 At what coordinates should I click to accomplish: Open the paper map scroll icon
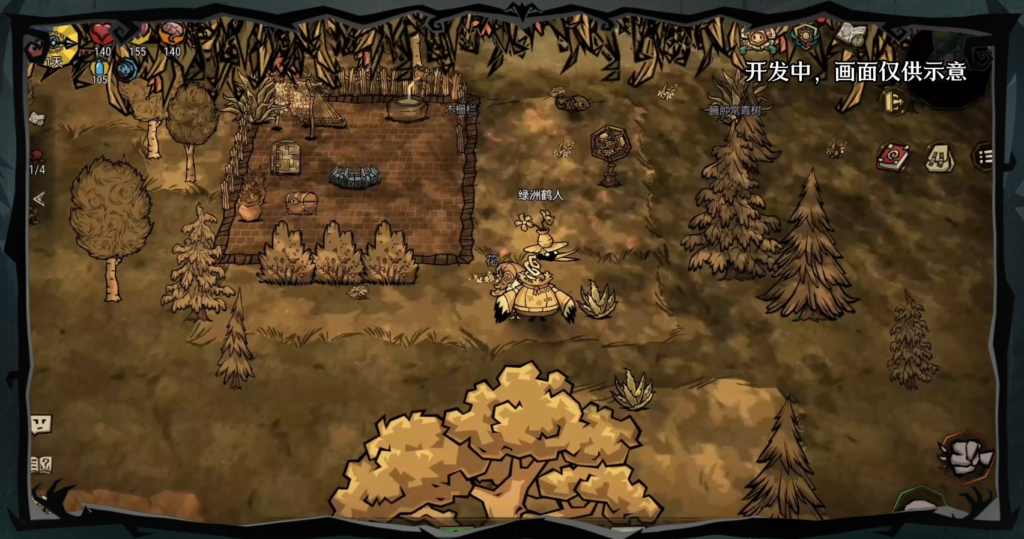pyautogui.click(x=37, y=119)
